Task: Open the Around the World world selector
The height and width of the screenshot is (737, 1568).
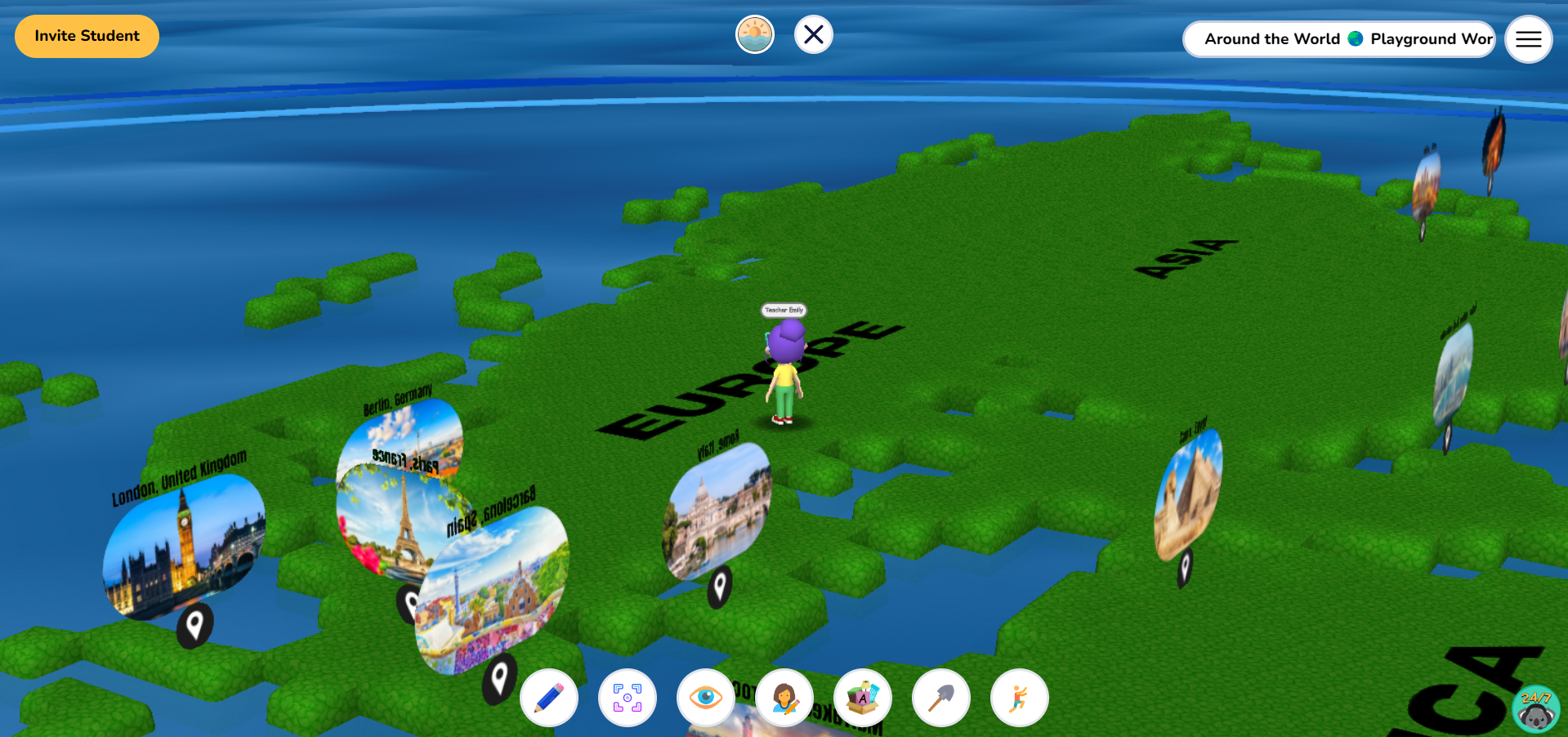Action: [x=1272, y=38]
